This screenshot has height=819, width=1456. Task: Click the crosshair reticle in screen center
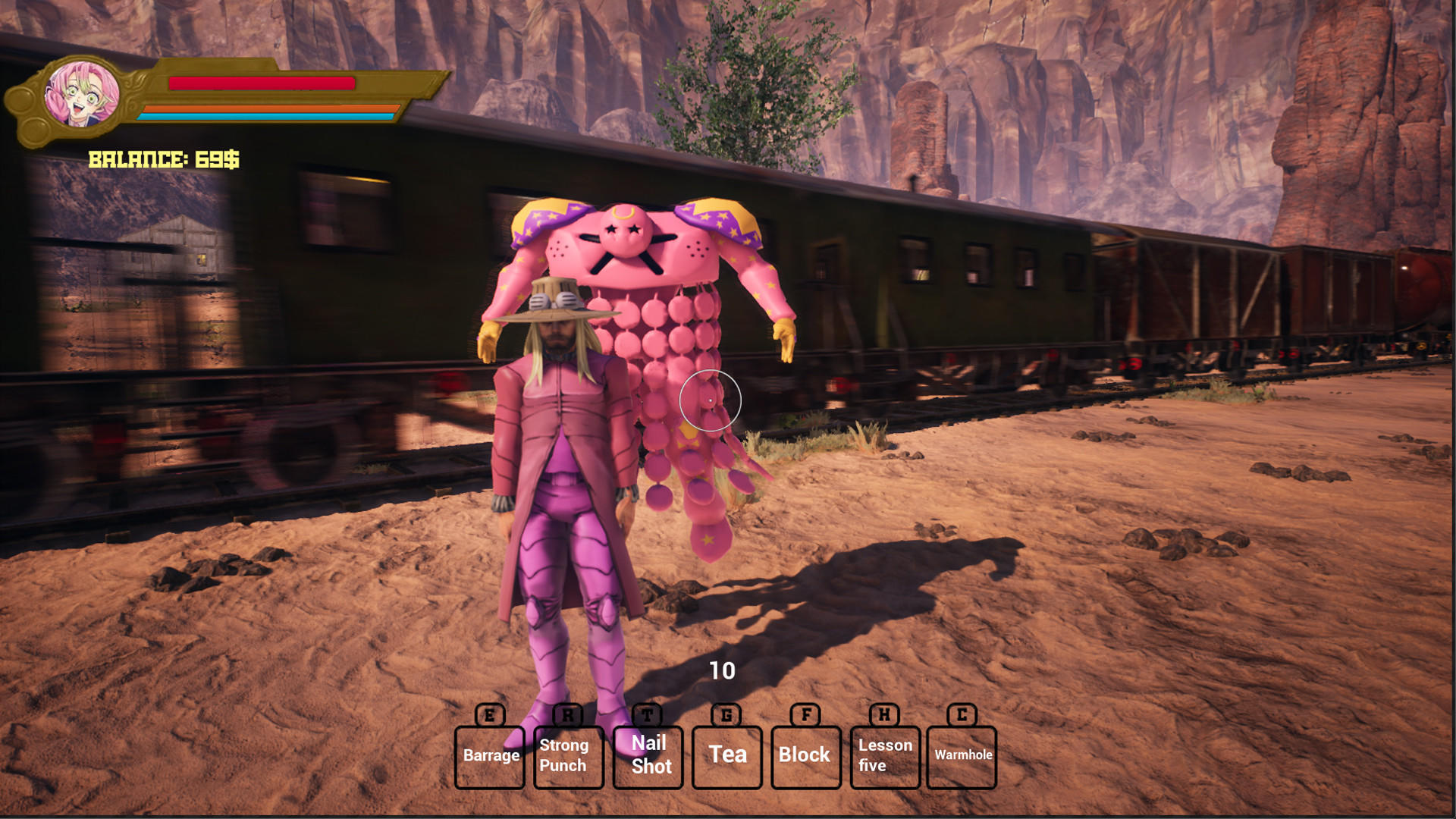[711, 401]
